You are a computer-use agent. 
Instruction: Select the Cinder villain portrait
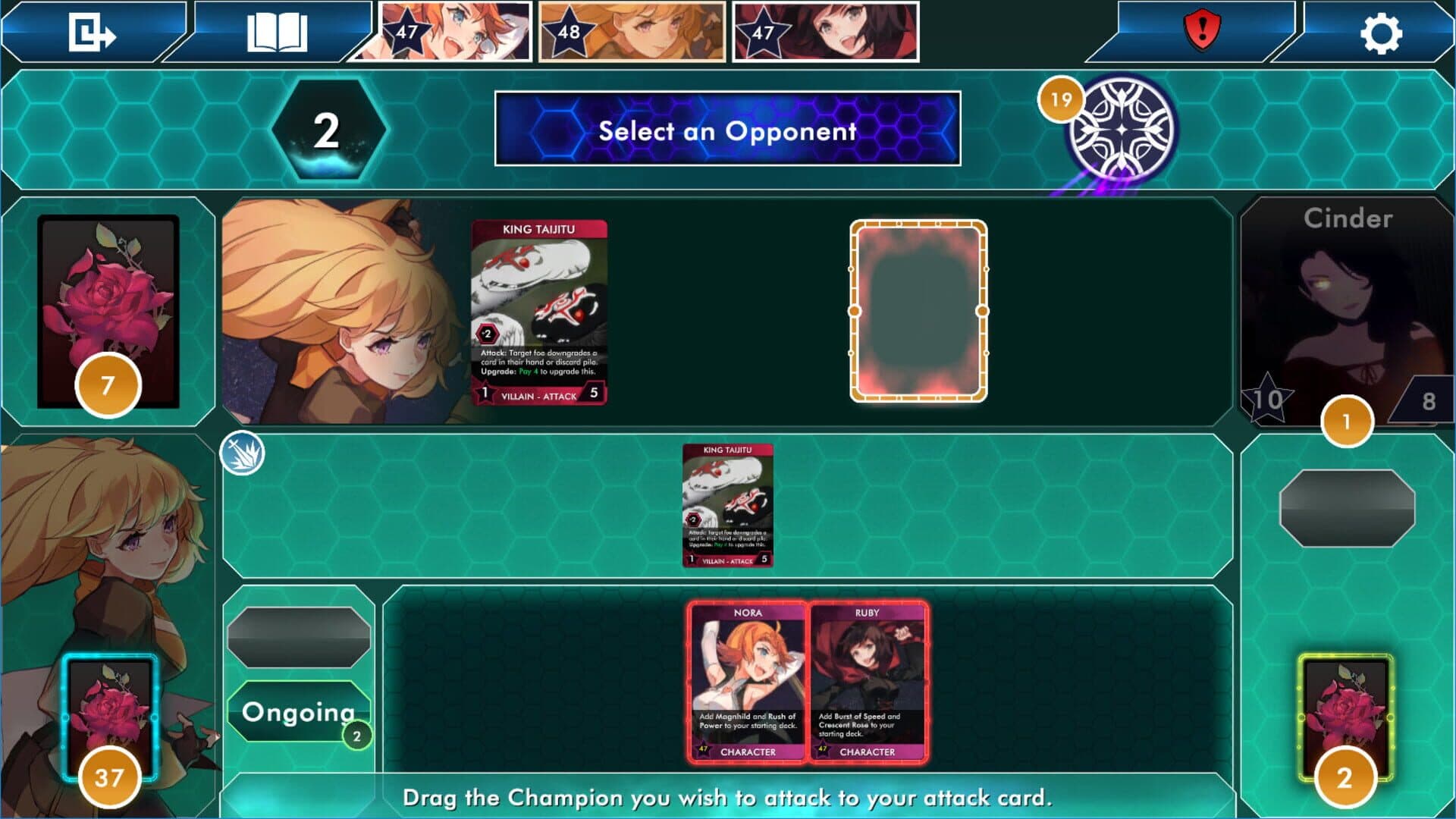[x=1347, y=311]
